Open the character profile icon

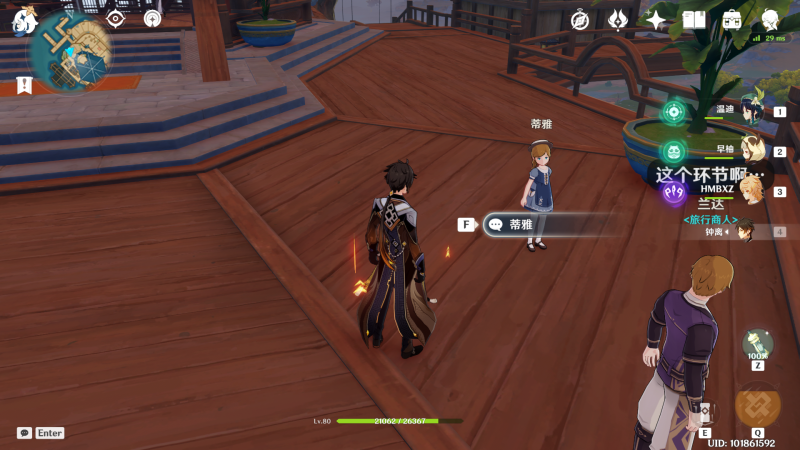coord(770,20)
